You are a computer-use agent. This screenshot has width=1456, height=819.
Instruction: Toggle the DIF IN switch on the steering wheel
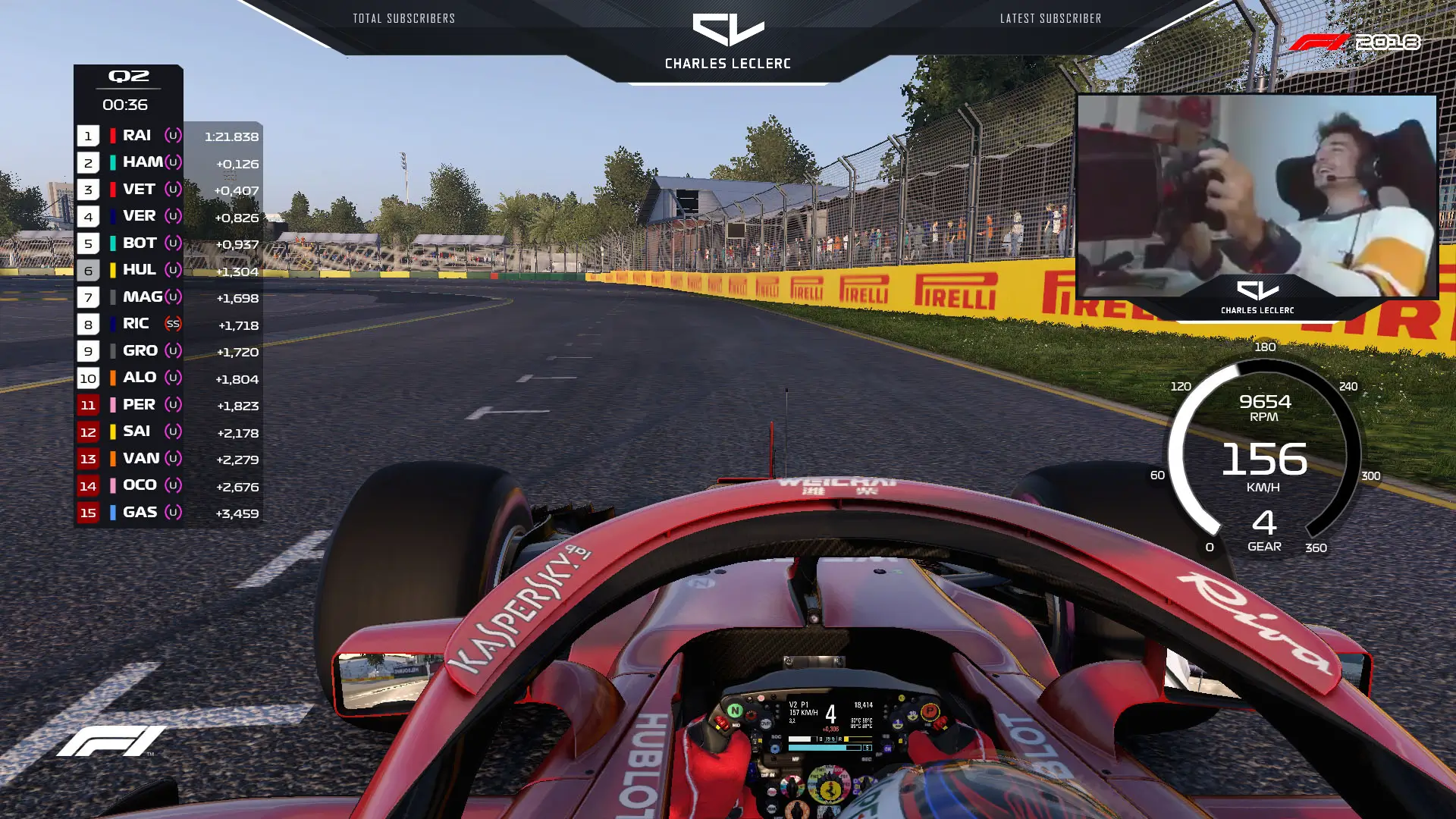pos(767,775)
